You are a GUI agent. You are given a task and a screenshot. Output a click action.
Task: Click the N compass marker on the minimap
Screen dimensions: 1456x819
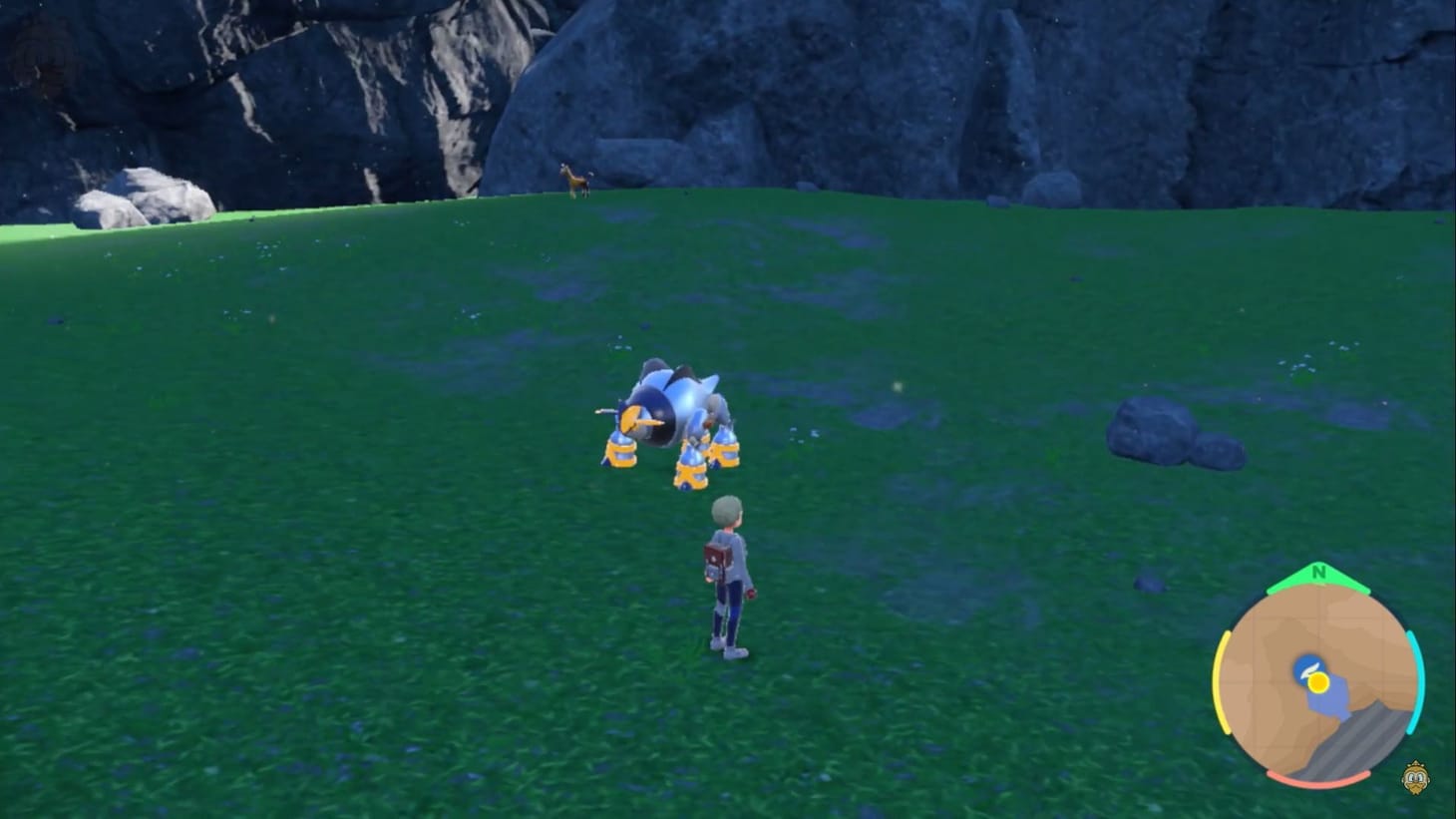pos(1318,572)
